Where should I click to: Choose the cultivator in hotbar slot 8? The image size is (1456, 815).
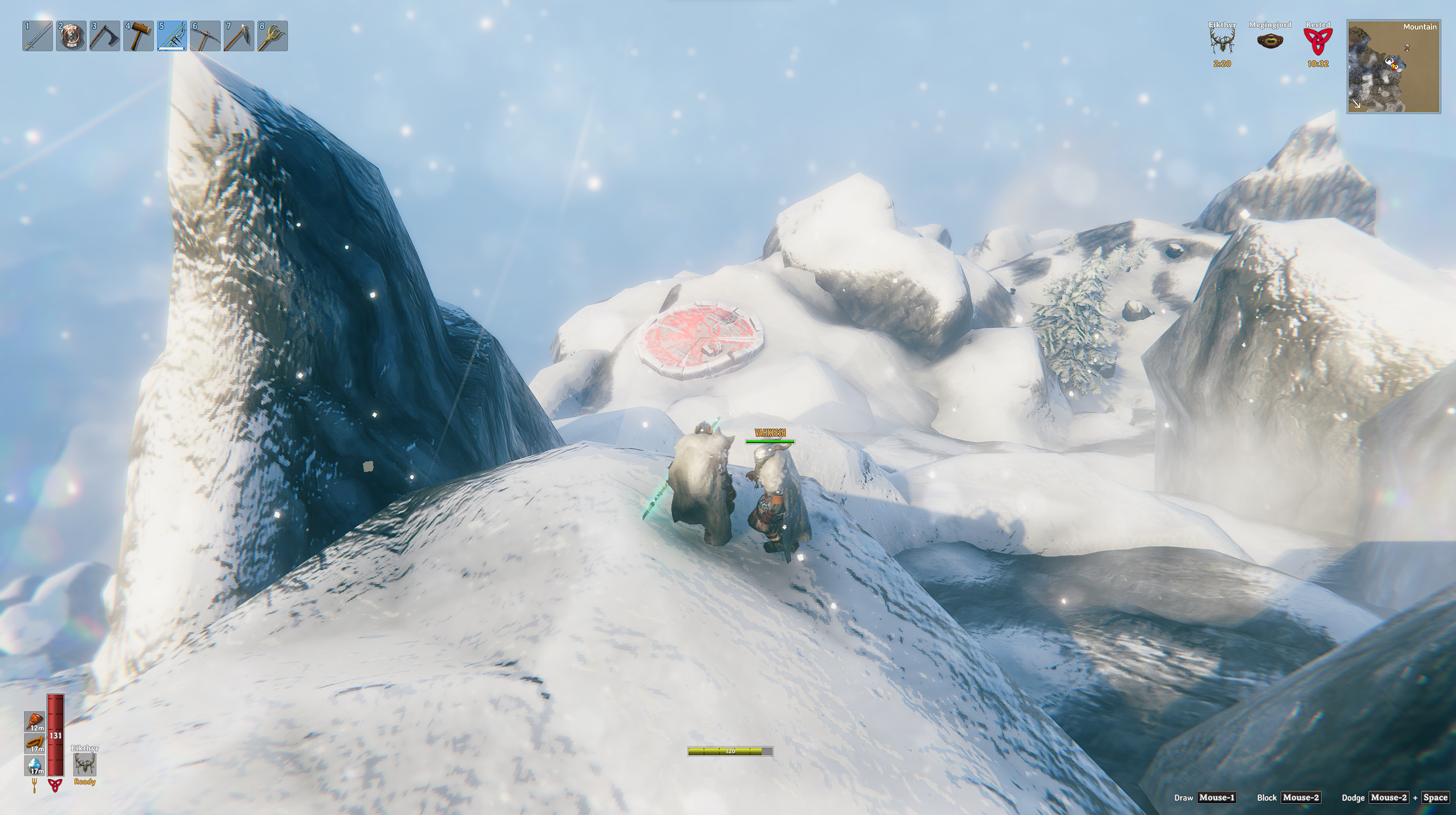[x=273, y=36]
